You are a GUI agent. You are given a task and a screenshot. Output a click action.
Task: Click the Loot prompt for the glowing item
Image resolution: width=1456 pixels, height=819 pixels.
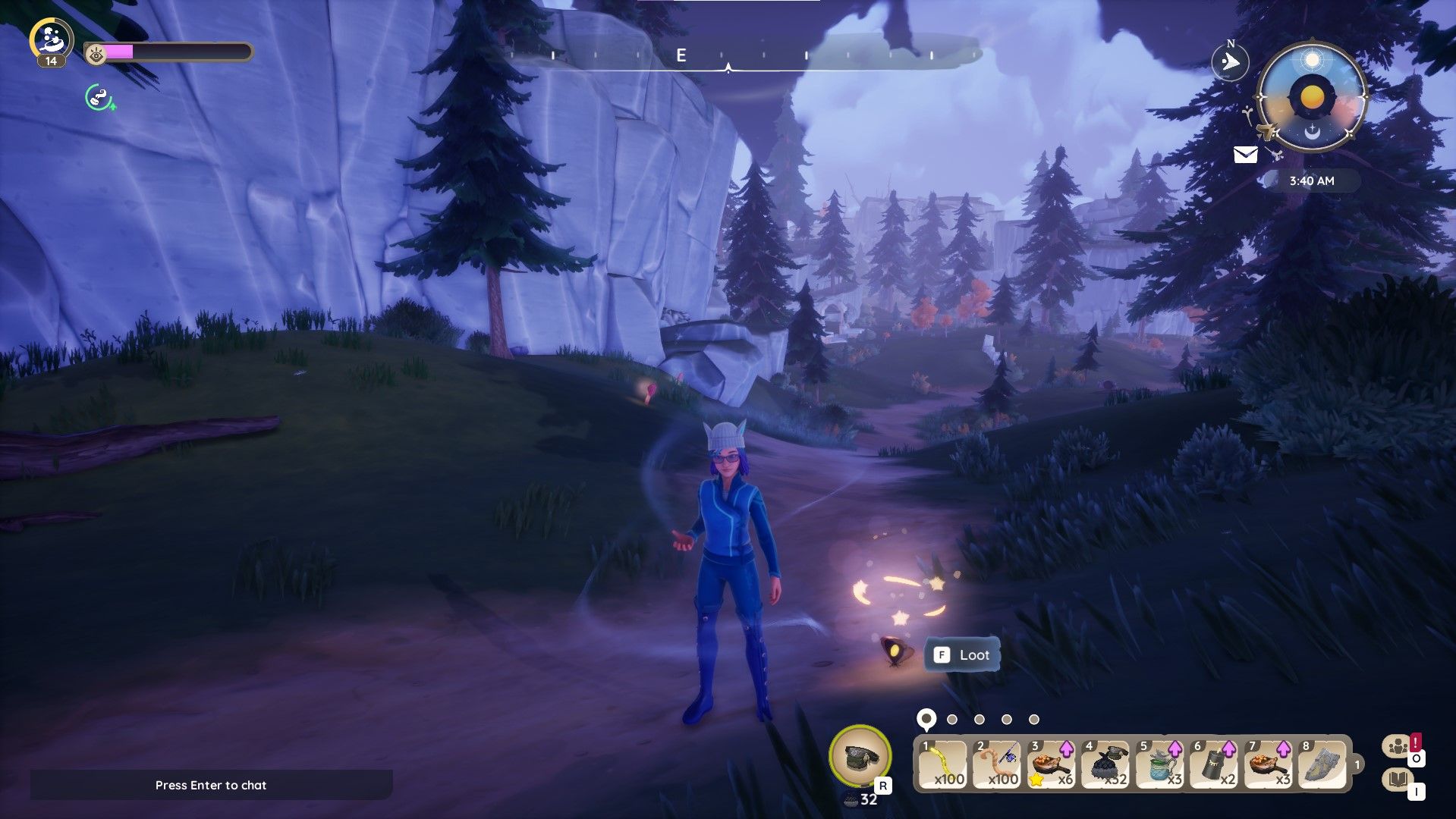coord(962,655)
